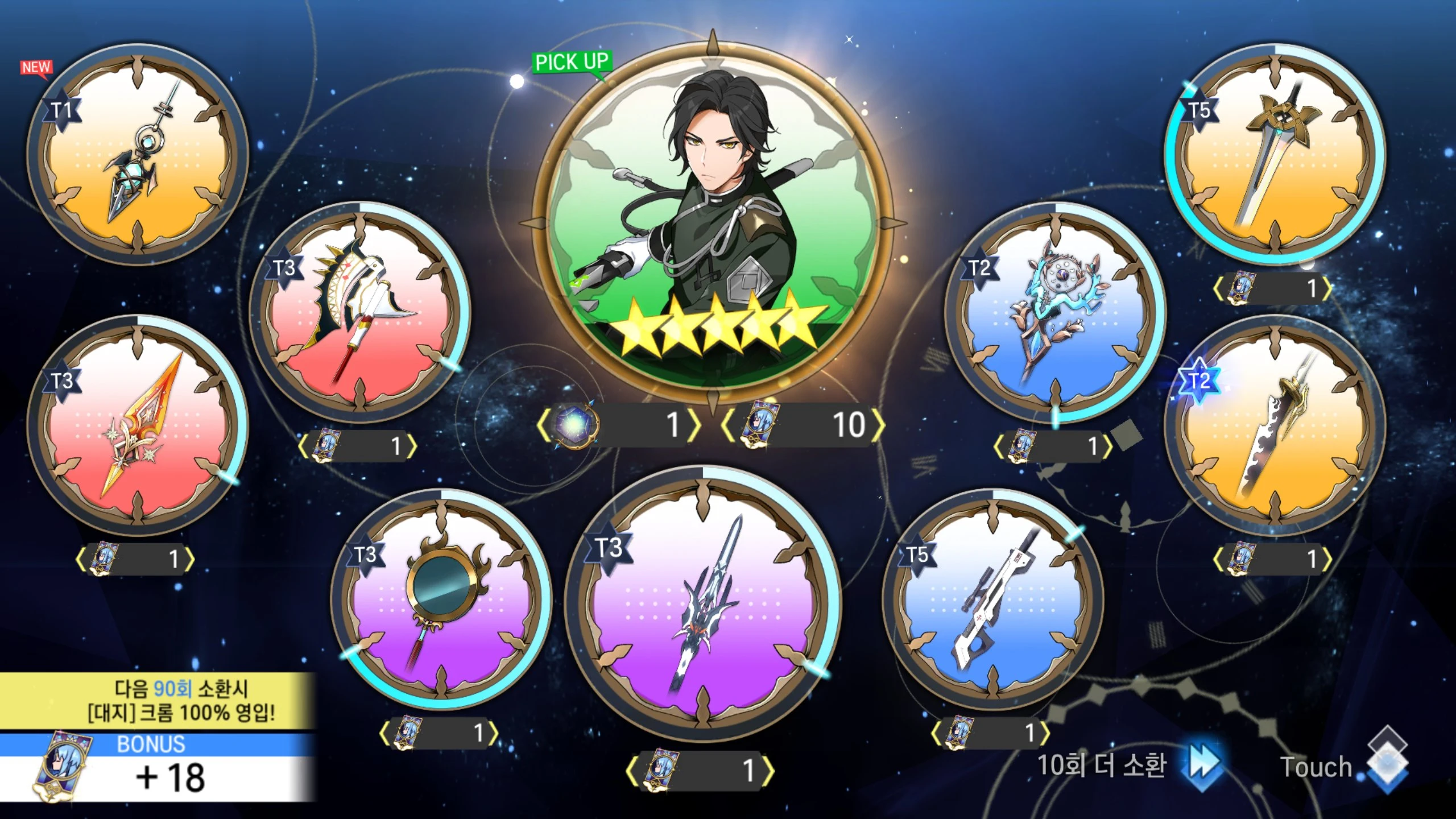Tap the NEW T1 lance result

(138, 154)
